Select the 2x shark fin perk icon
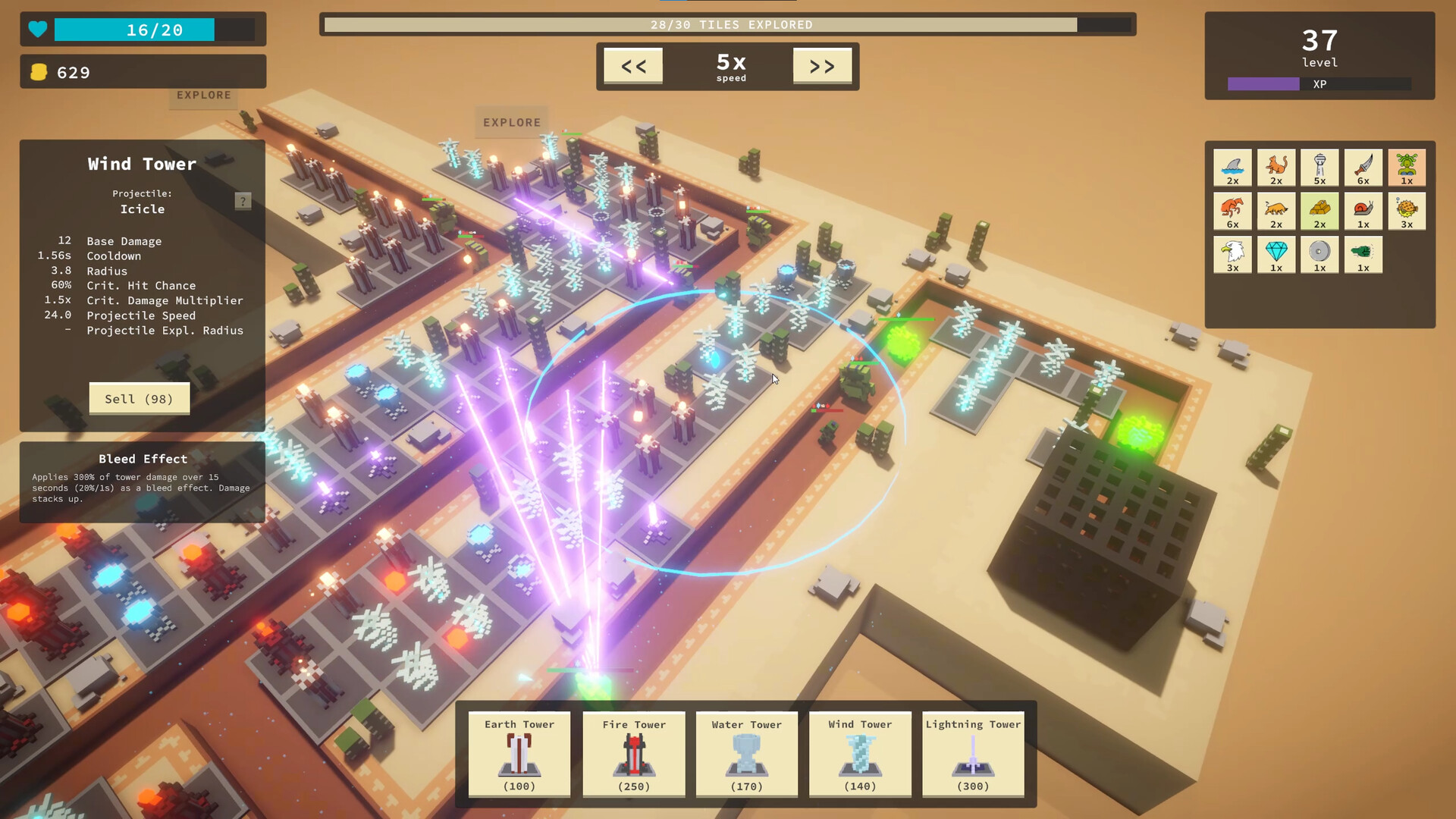Screen dimensions: 1456x819 (x=1232, y=168)
